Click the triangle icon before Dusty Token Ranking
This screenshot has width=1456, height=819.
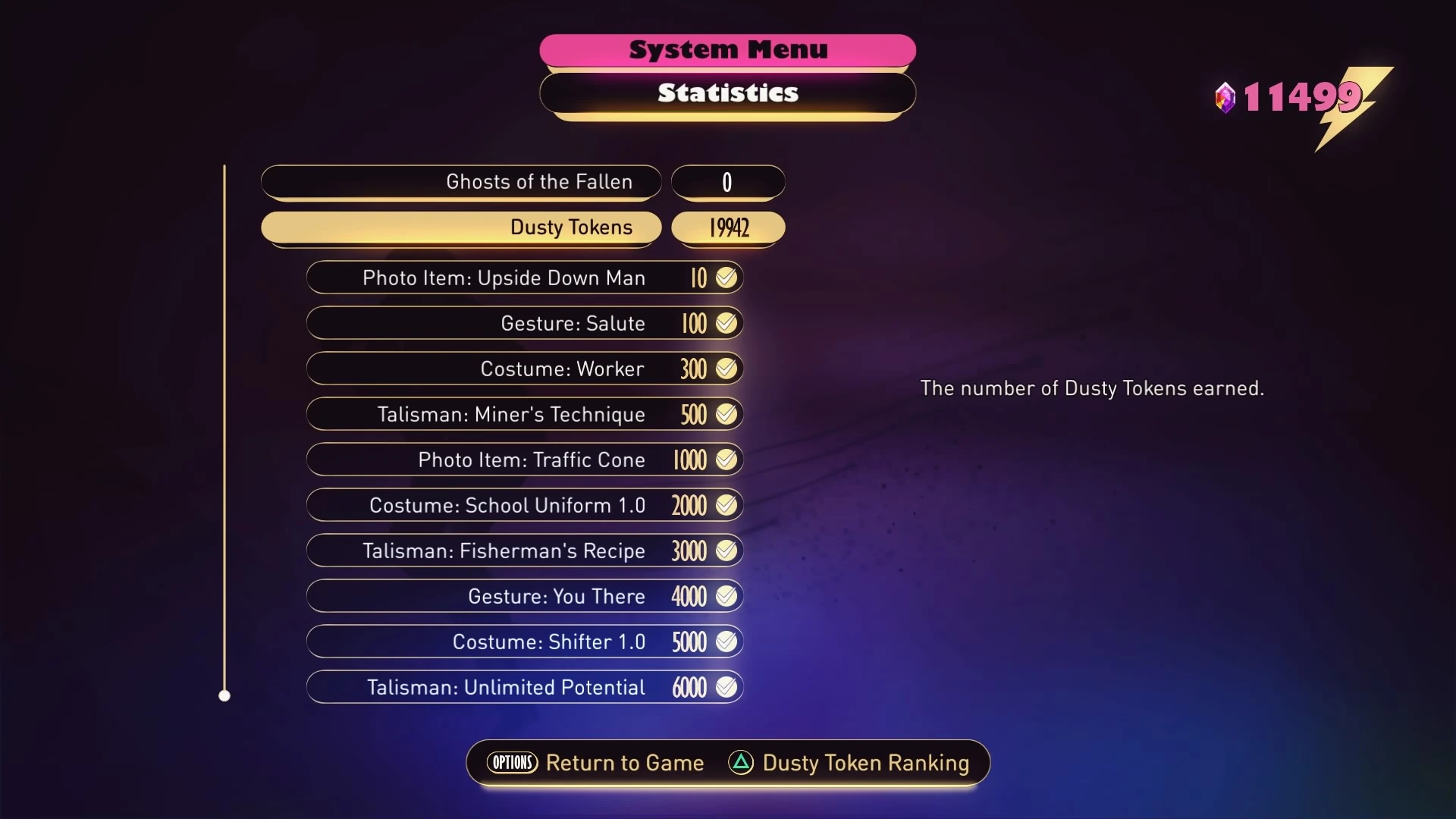tap(740, 764)
